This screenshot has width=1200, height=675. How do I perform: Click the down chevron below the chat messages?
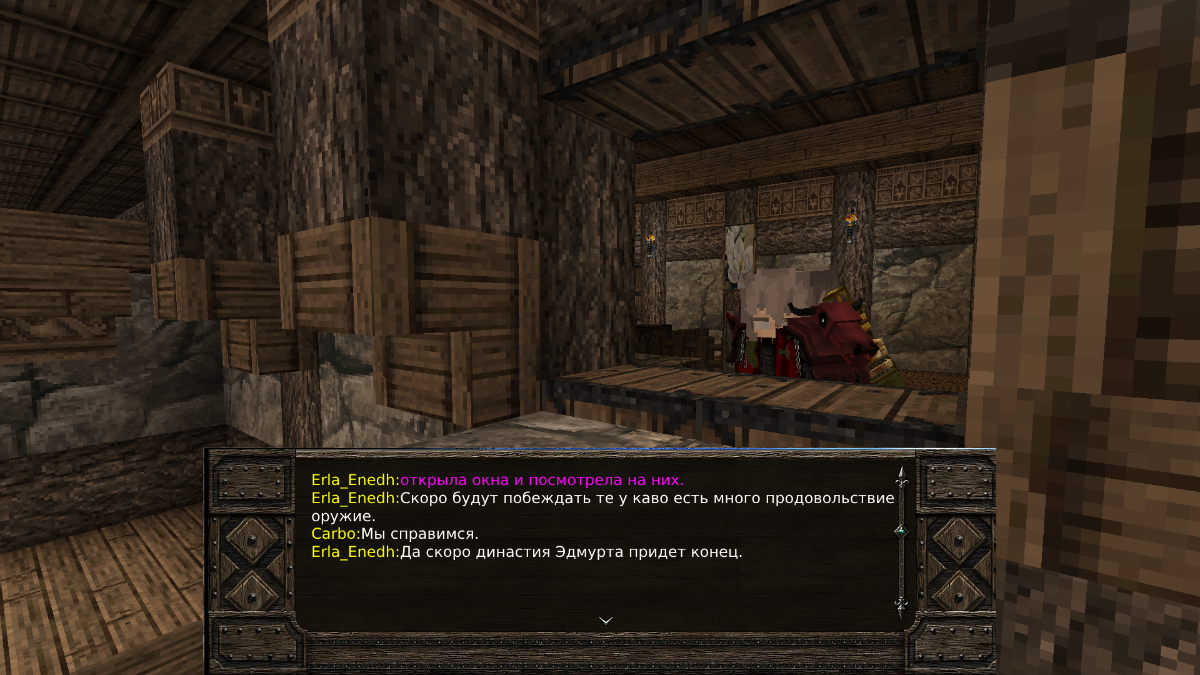click(605, 620)
